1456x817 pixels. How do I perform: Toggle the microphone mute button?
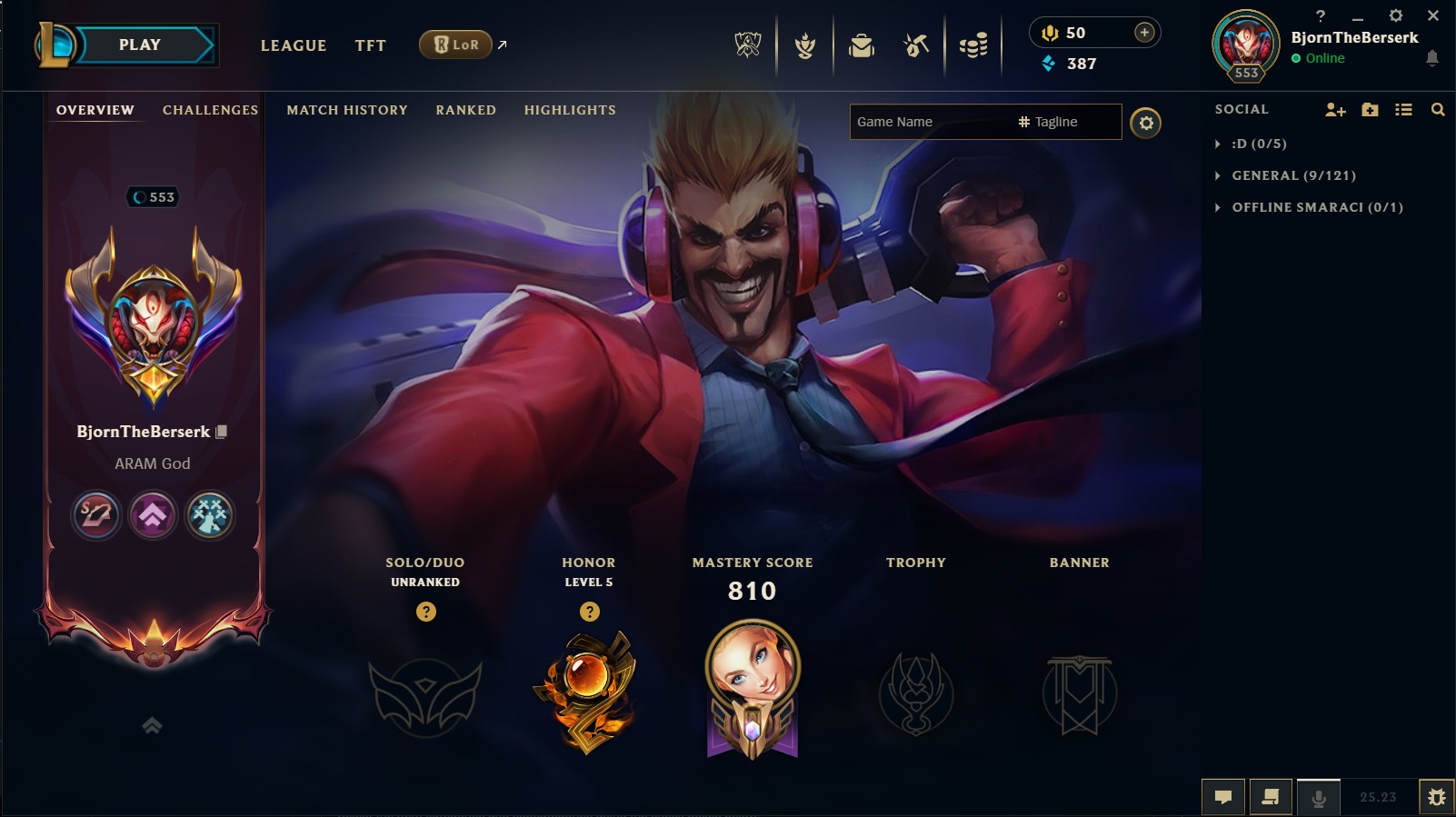(1320, 796)
